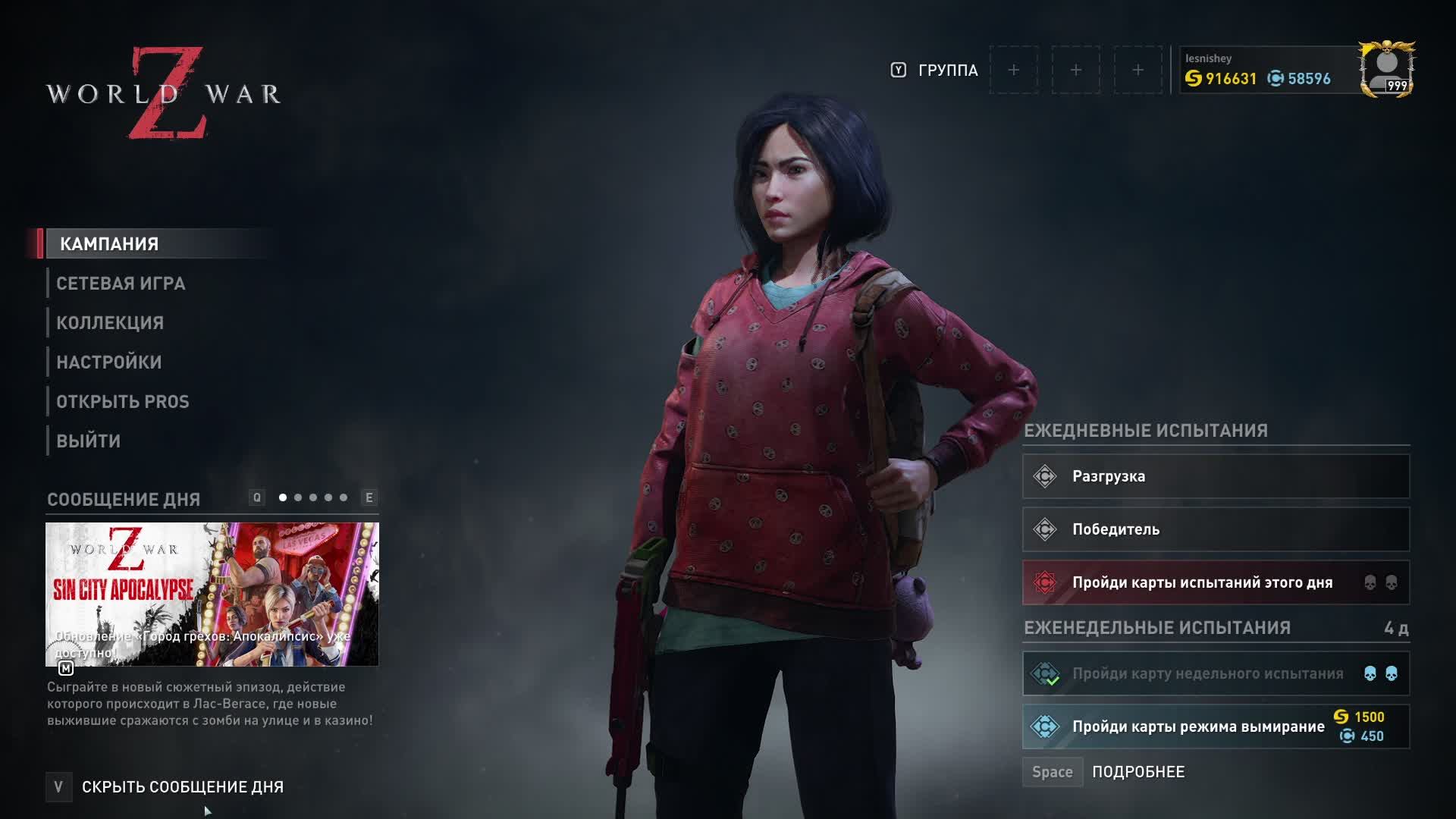1456x819 pixels.
Task: Click Выйти to quit the game
Action: point(89,441)
